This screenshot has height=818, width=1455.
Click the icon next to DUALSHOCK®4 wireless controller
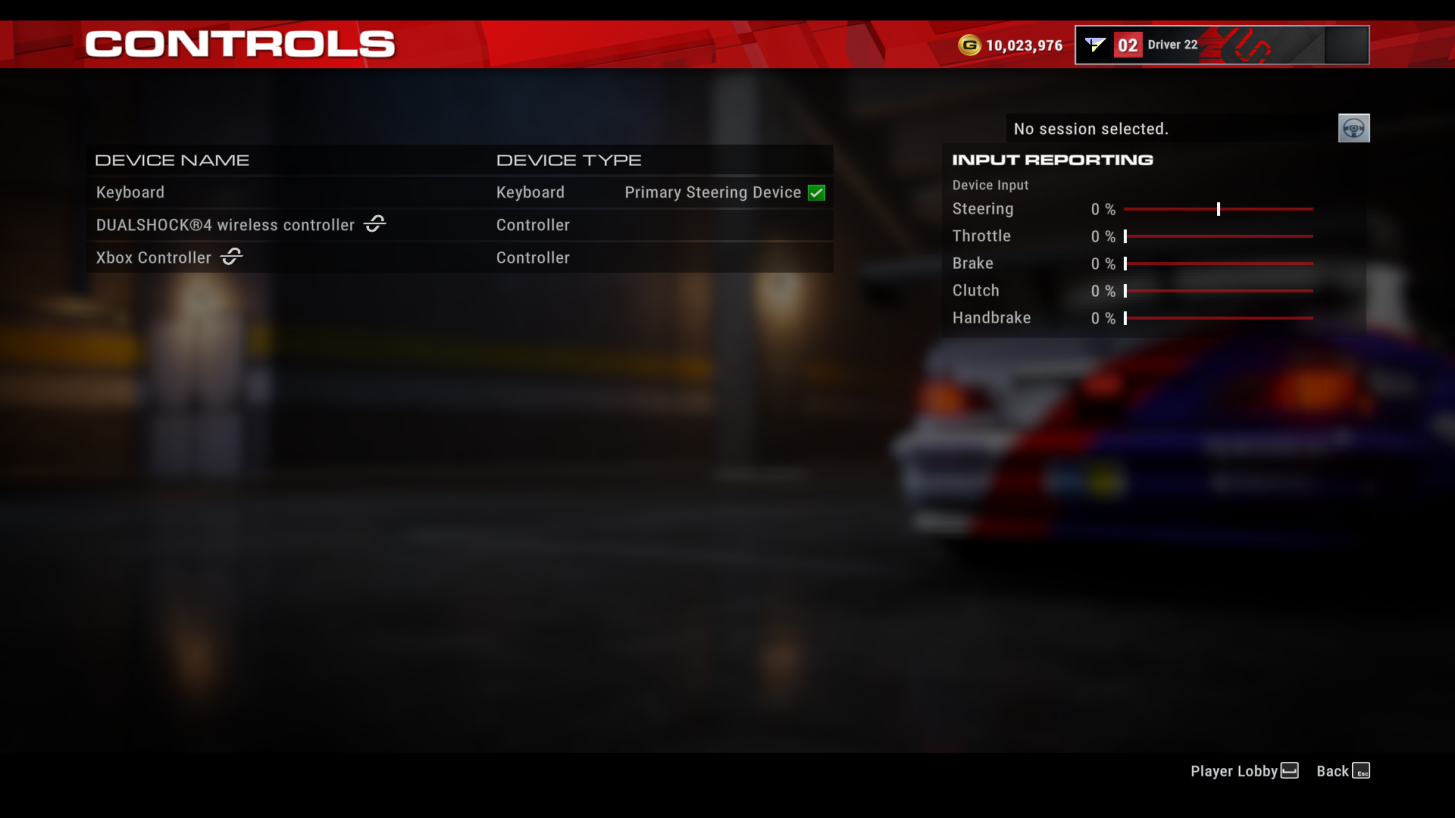tap(373, 224)
